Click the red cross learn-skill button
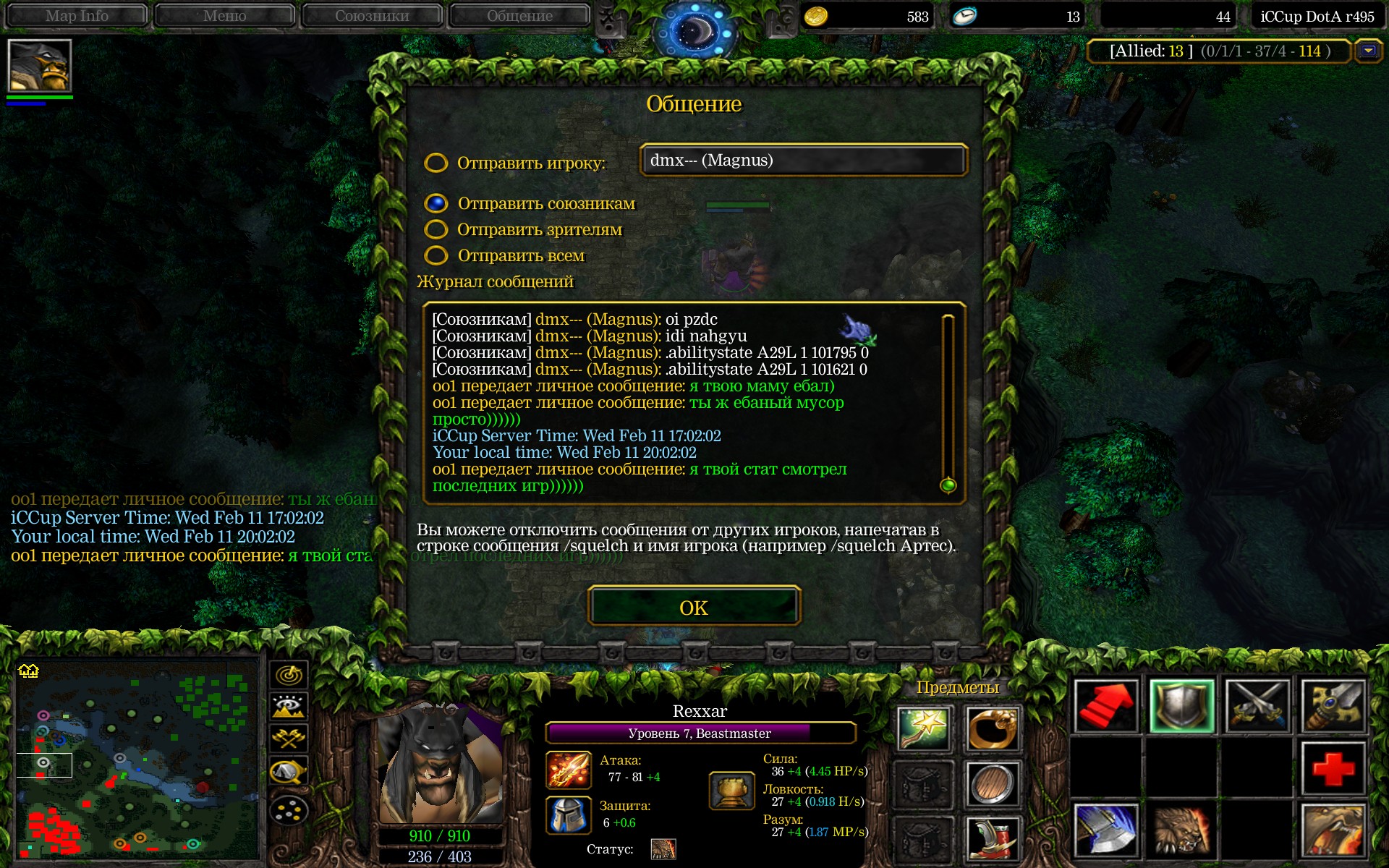 [x=1333, y=768]
